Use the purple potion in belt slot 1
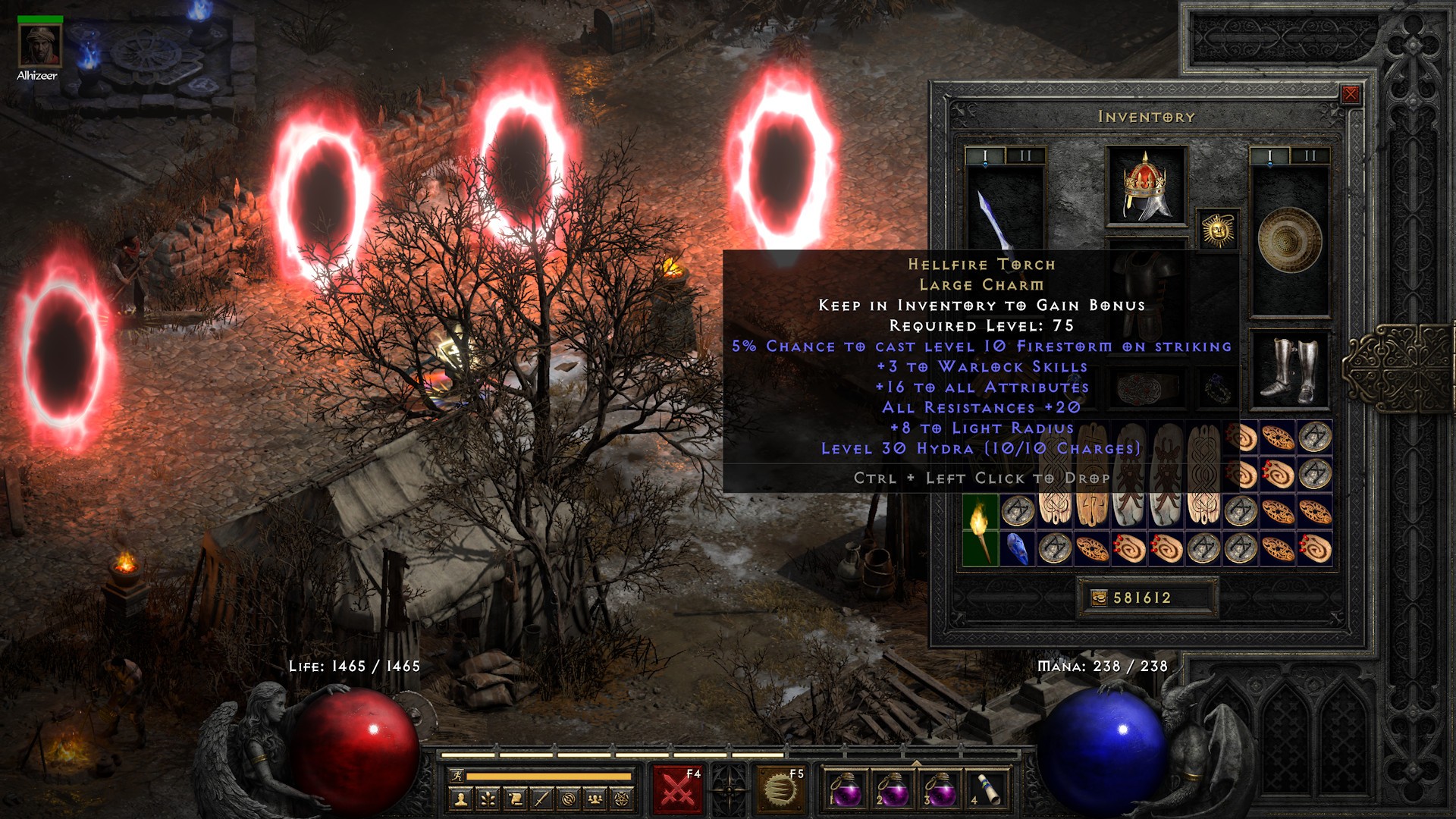The height and width of the screenshot is (819, 1456). pos(845,790)
